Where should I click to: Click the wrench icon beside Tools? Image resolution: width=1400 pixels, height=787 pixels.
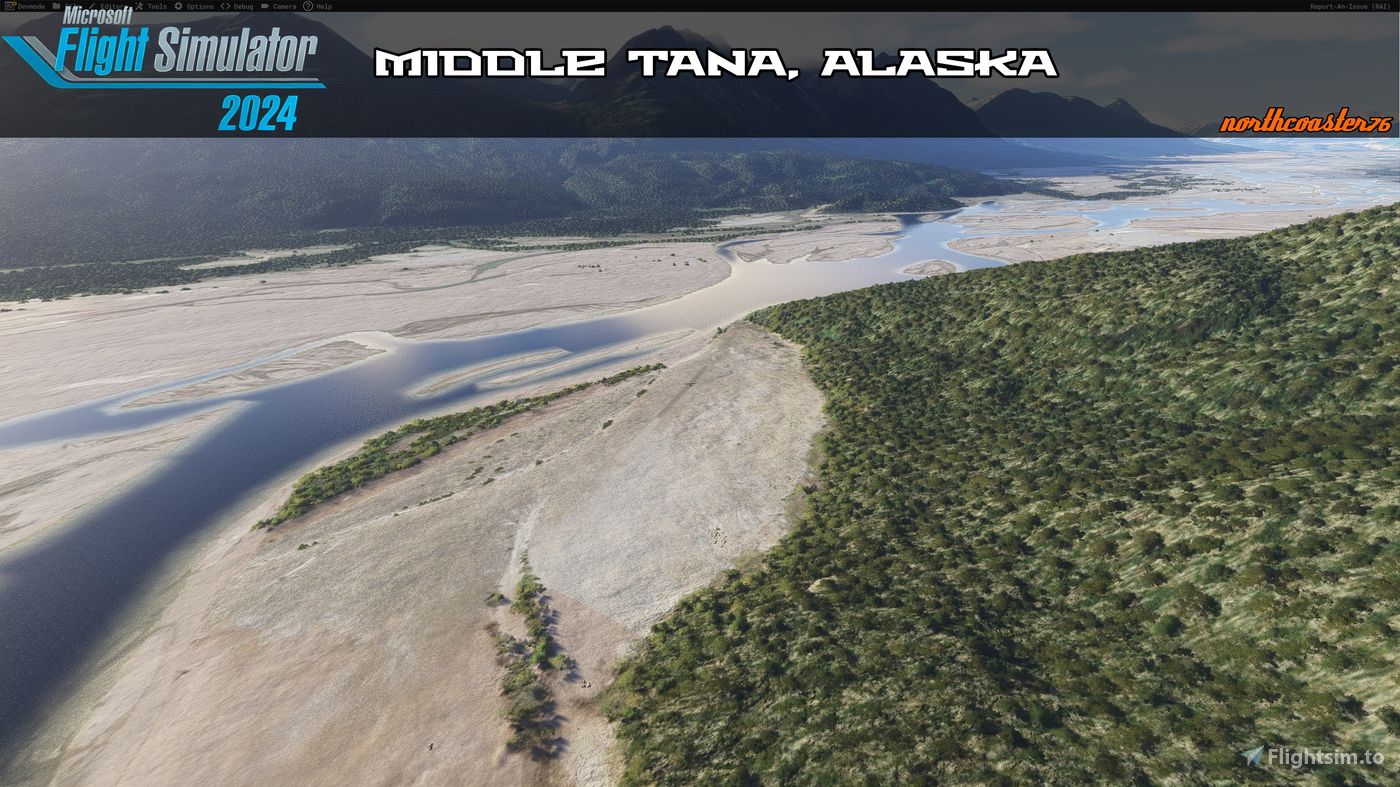click(139, 6)
